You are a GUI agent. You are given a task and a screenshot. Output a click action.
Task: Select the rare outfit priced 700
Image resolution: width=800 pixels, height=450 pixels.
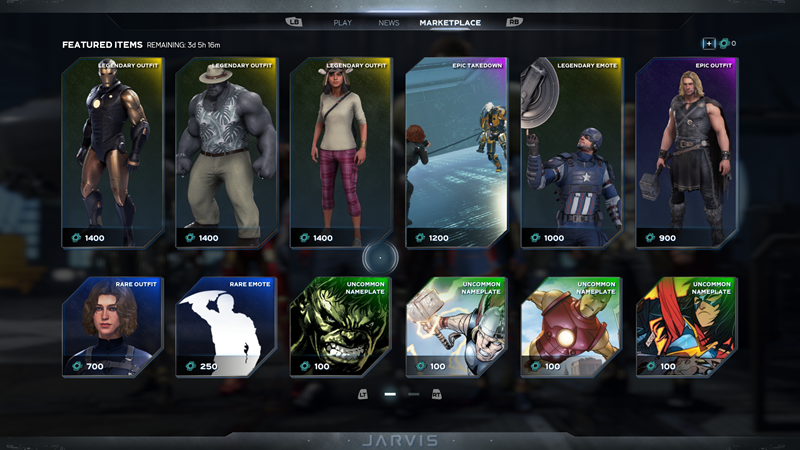pyautogui.click(x=113, y=327)
